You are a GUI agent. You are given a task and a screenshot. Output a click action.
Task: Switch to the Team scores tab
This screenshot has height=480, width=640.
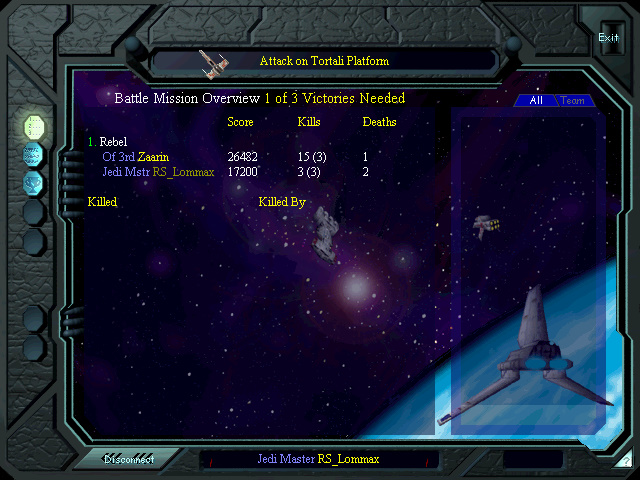(573, 101)
